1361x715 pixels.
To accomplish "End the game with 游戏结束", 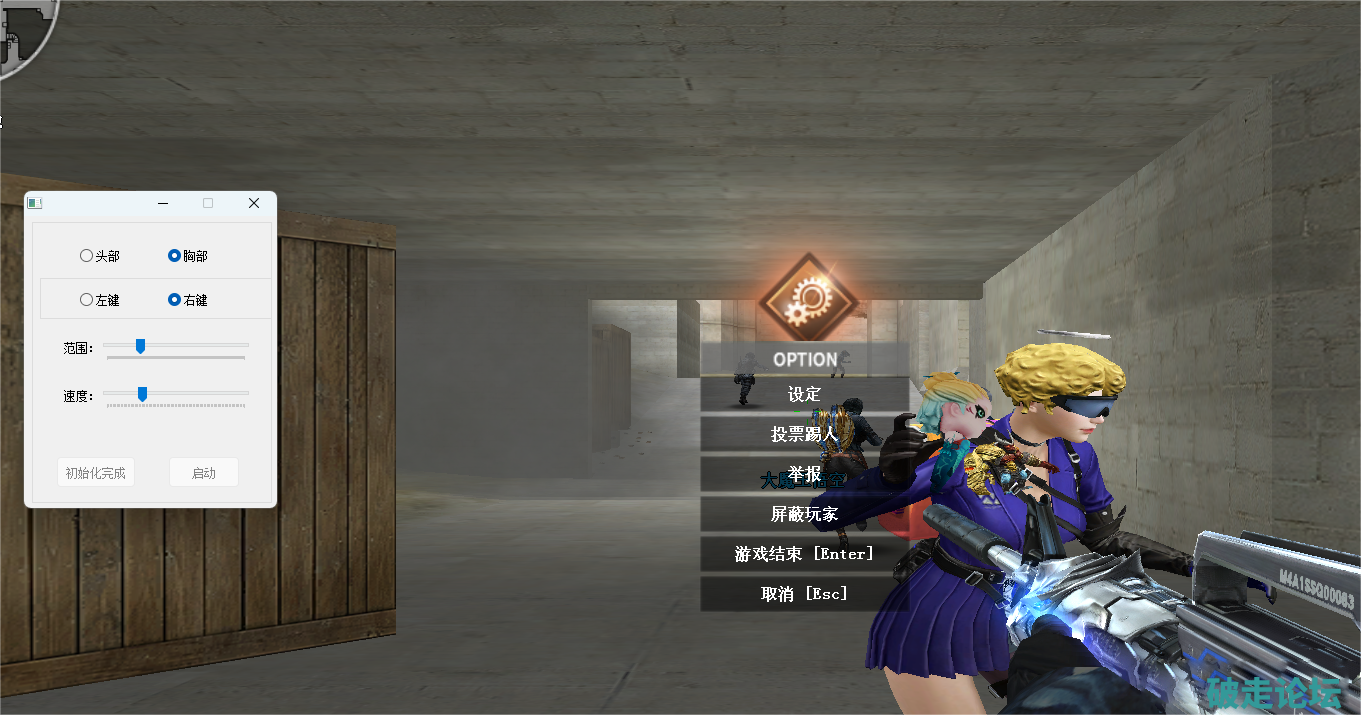I will pos(804,554).
